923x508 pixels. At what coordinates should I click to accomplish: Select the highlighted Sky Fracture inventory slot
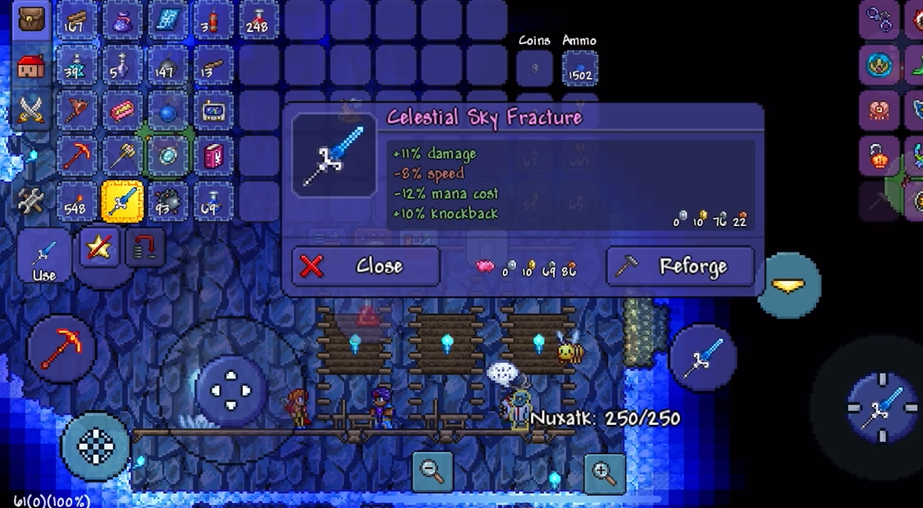click(122, 202)
